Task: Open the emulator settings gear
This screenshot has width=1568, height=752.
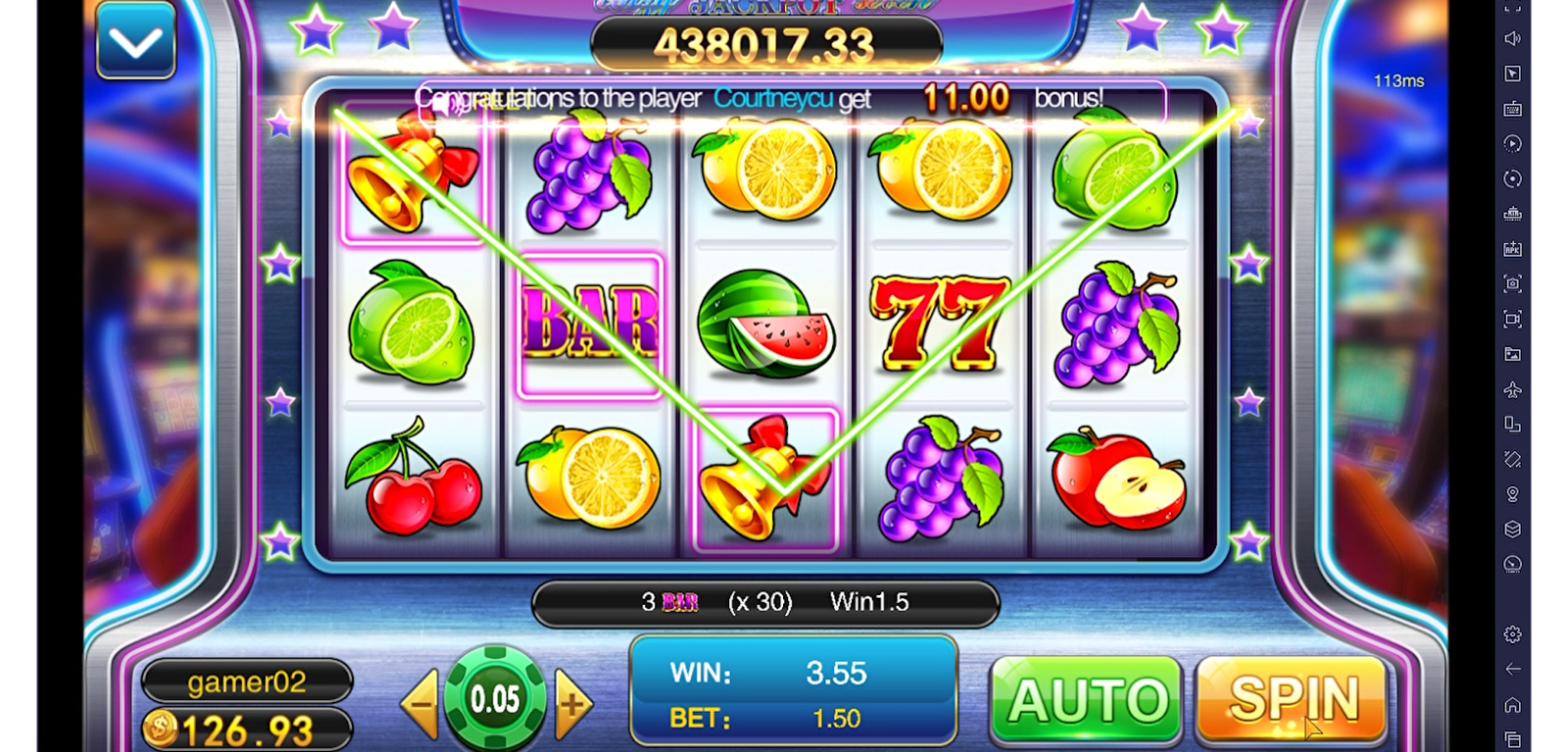Action: (x=1513, y=634)
